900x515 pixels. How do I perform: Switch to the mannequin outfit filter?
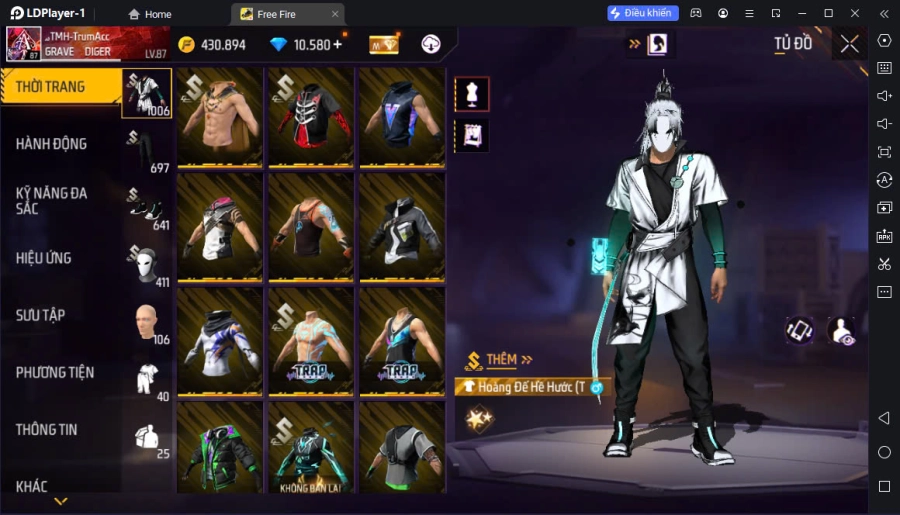472,94
